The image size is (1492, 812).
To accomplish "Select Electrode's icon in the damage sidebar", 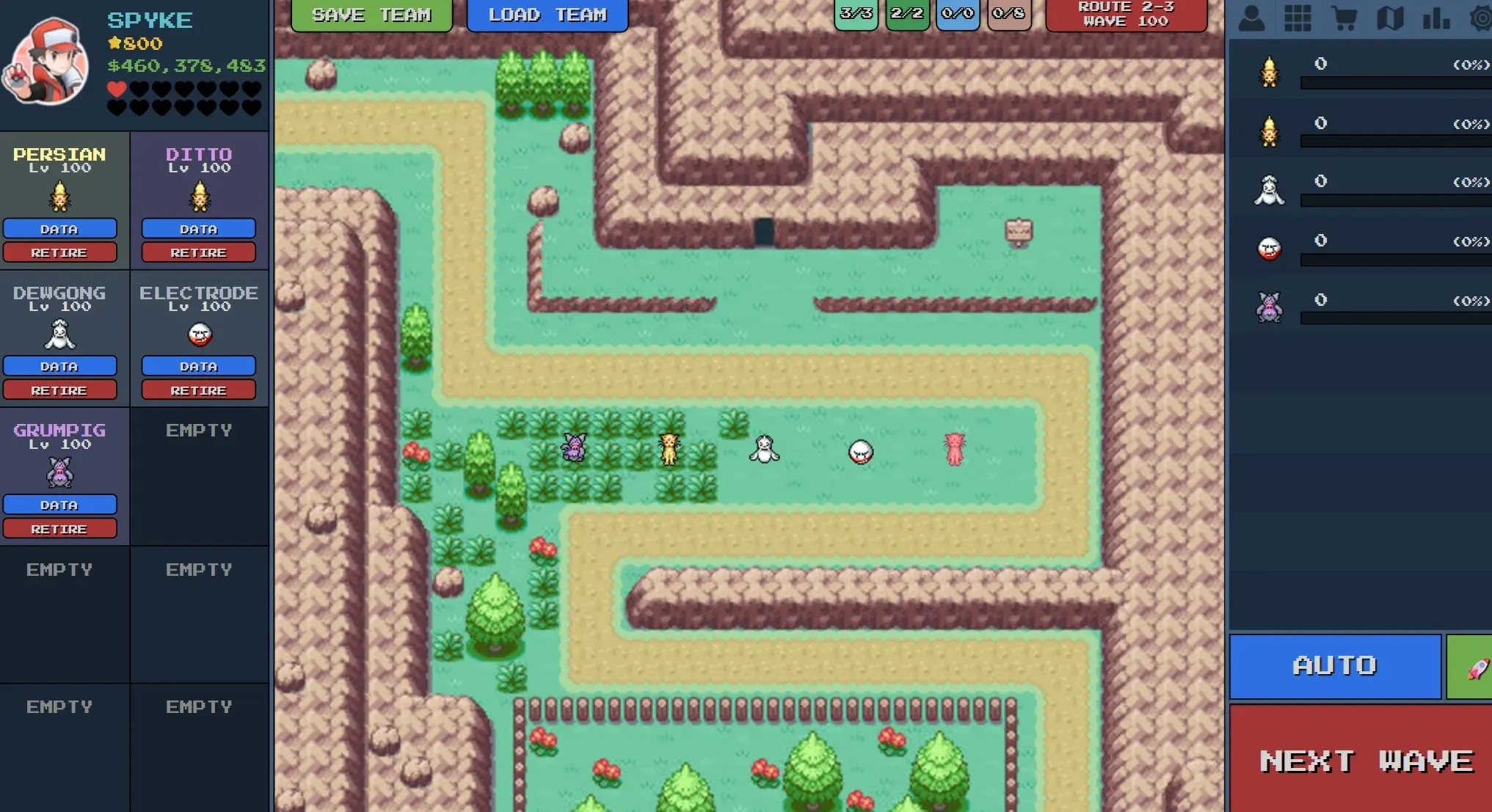I will click(x=1268, y=248).
